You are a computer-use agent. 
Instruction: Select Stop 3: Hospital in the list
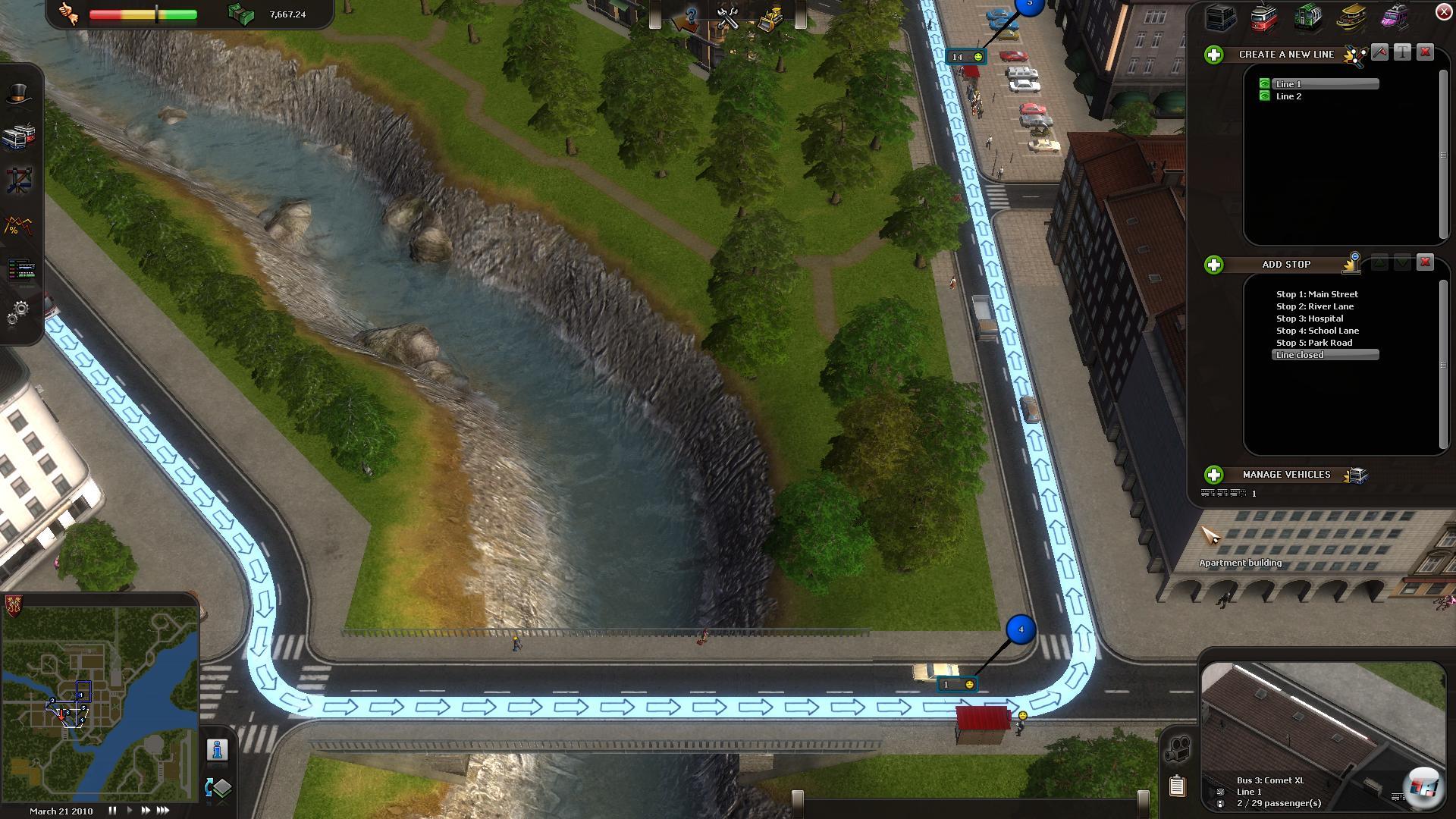pos(1310,318)
